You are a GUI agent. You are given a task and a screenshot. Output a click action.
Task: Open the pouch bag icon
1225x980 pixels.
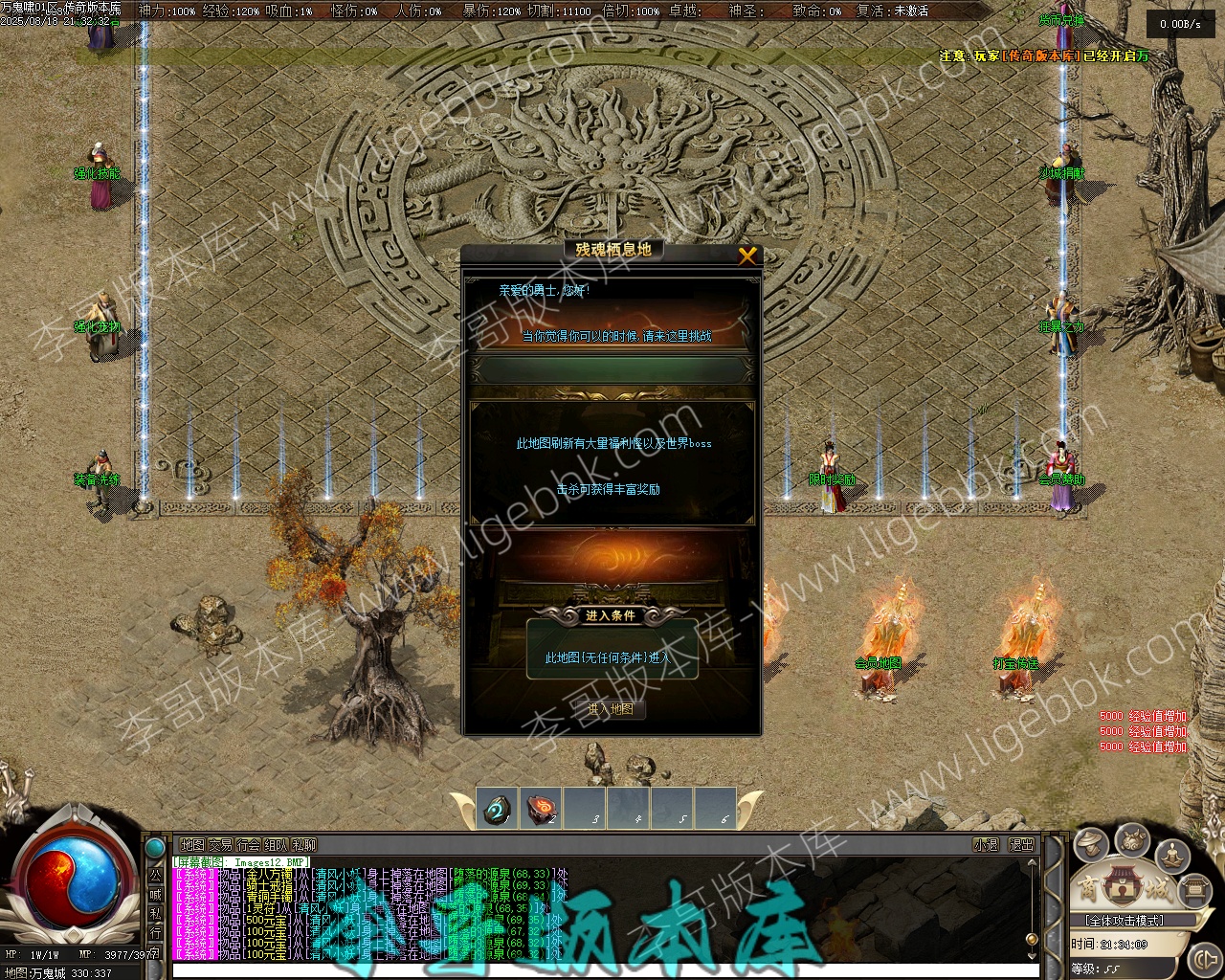(1133, 838)
